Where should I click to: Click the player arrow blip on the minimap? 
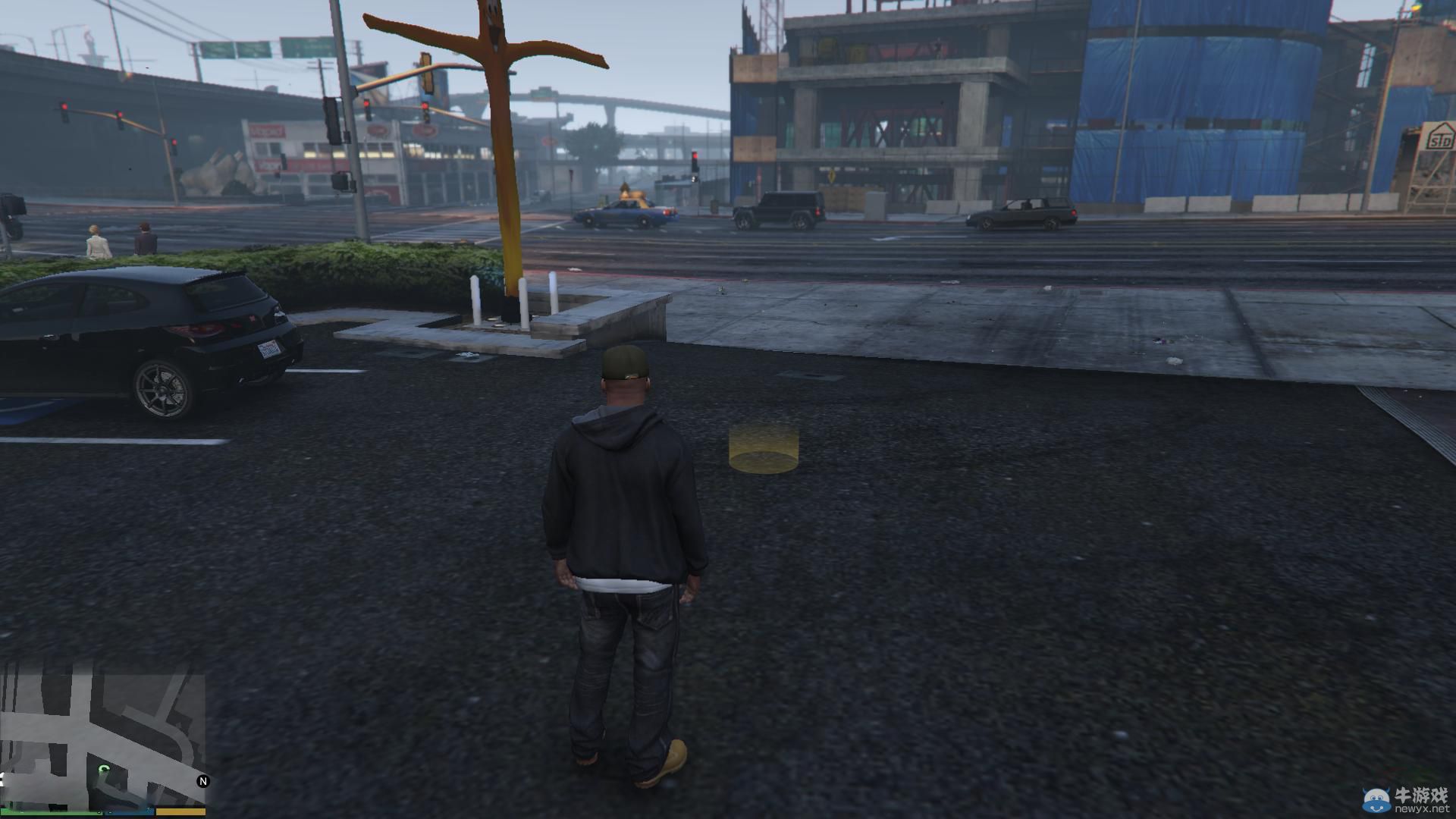[104, 768]
